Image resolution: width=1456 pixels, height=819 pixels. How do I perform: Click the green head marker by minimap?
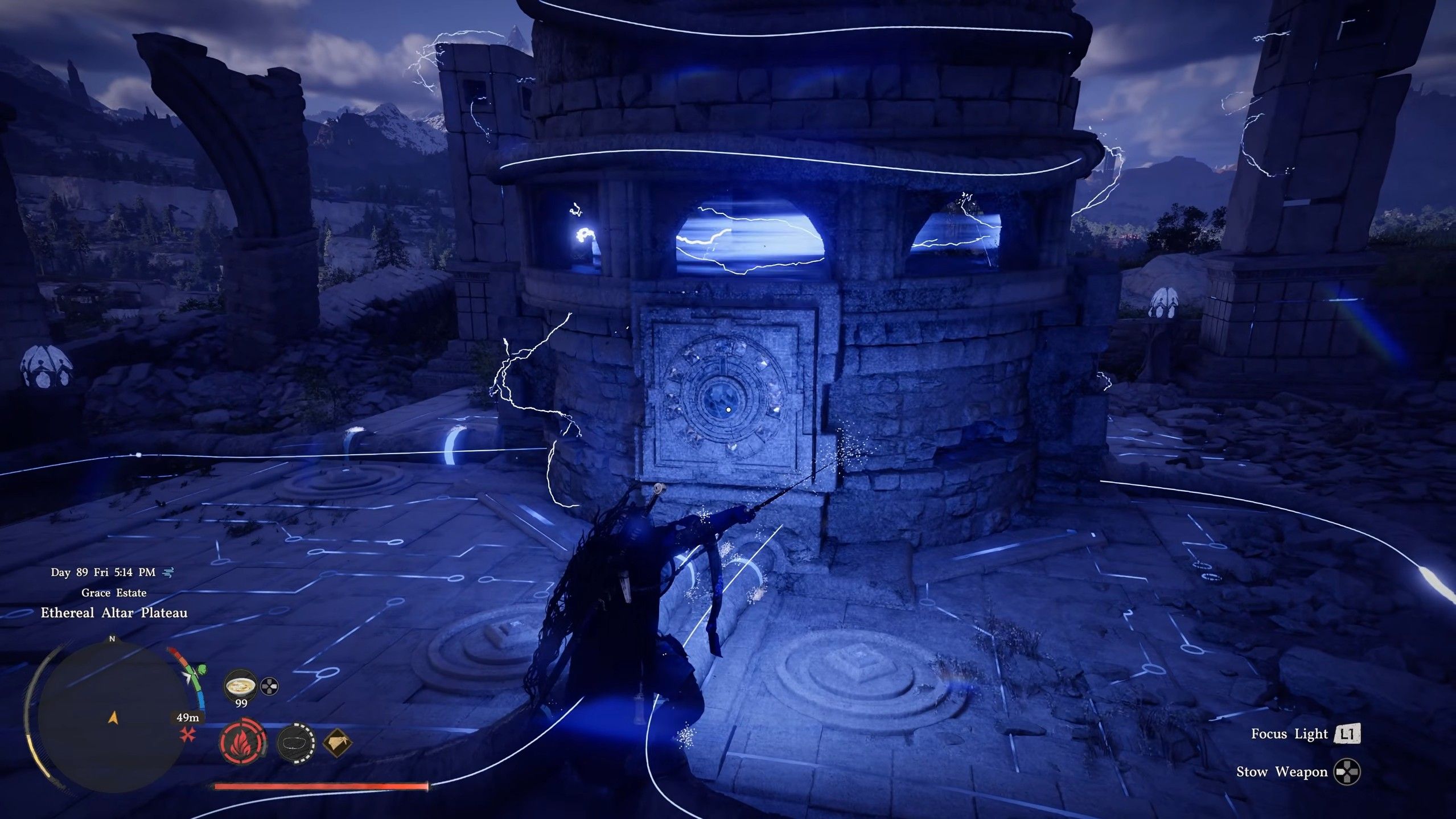point(200,669)
